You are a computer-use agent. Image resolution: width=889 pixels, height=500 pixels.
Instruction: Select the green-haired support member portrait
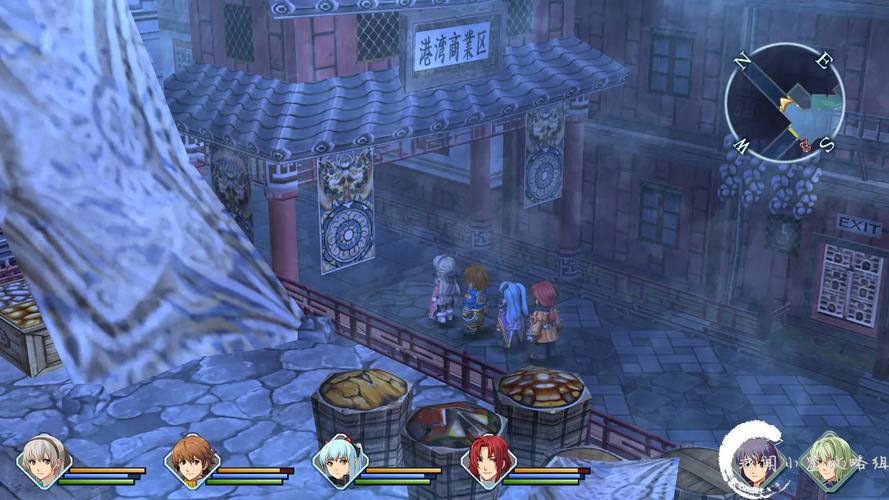[x=829, y=461]
